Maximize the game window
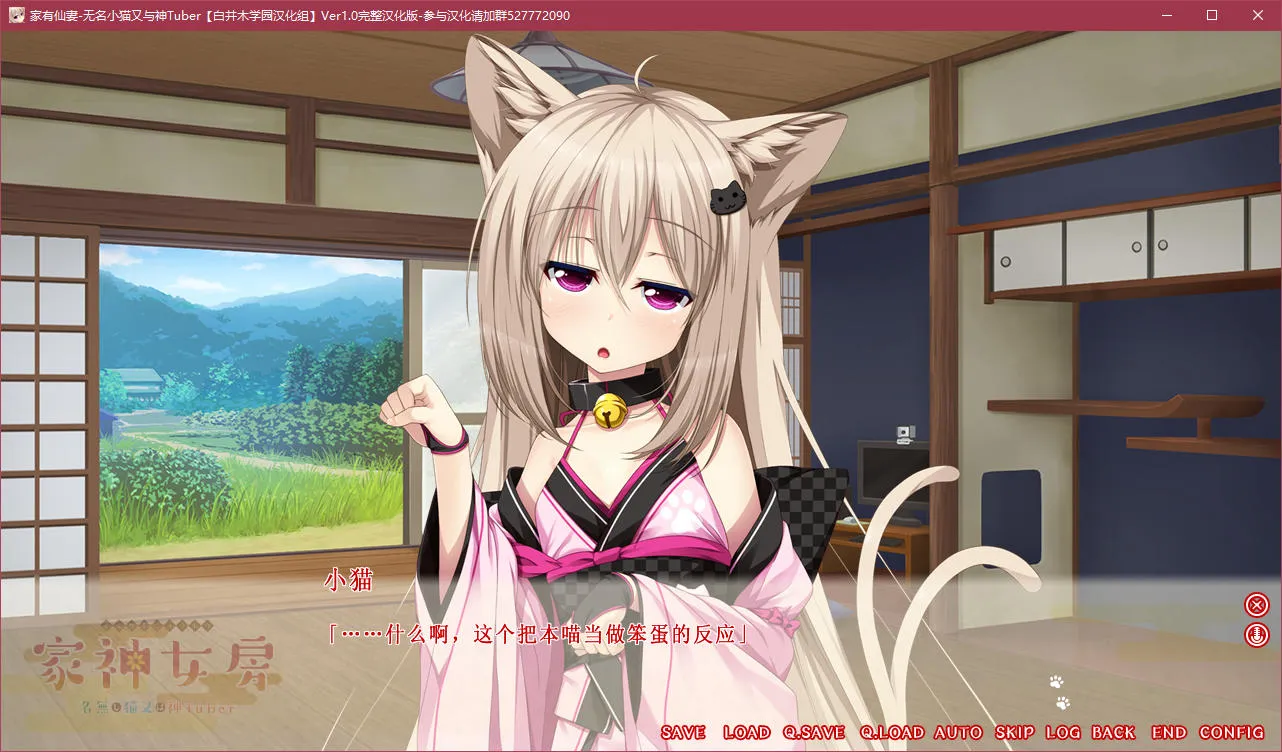This screenshot has width=1282, height=752. [x=1211, y=15]
